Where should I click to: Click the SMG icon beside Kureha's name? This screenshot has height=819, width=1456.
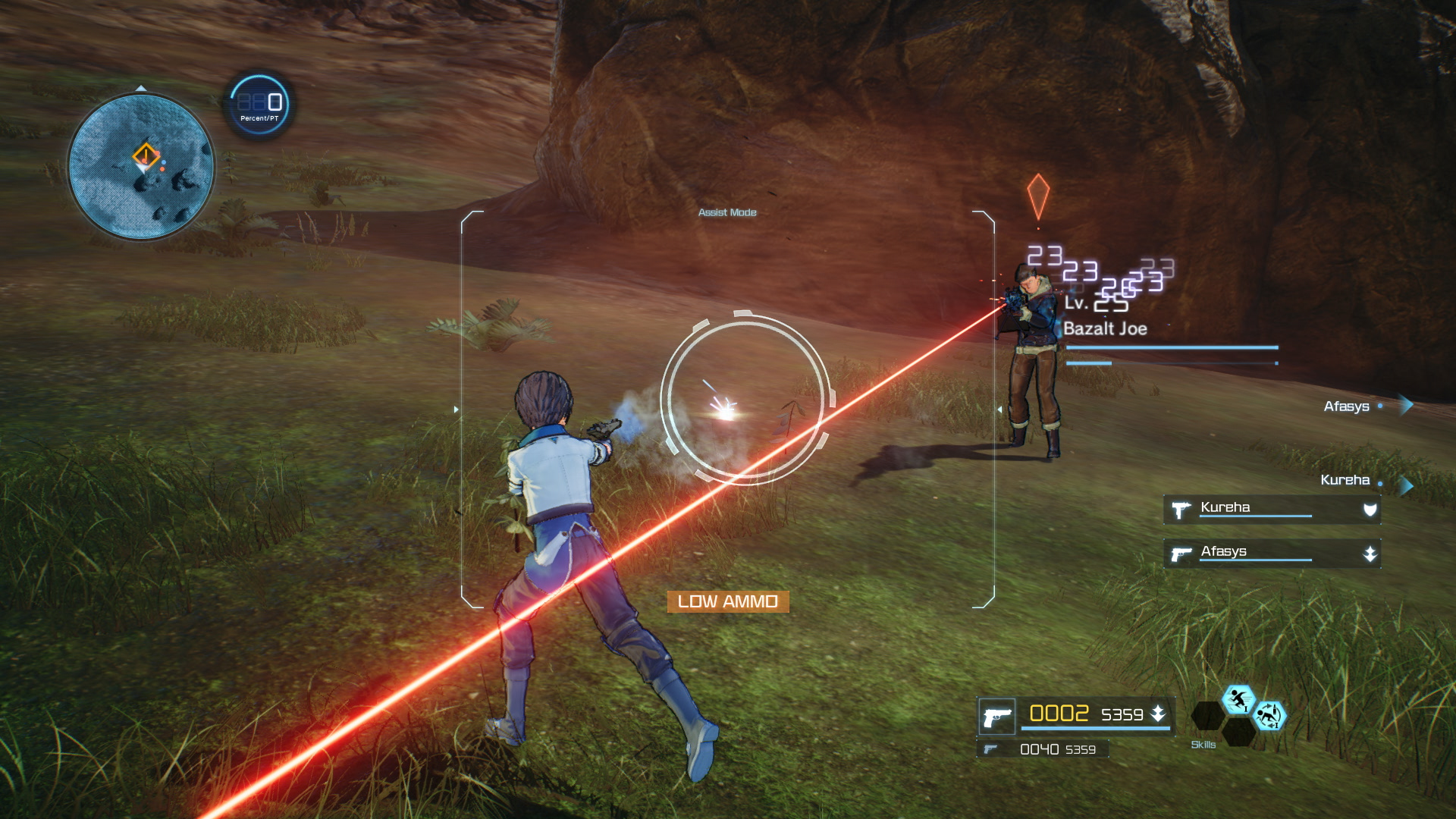point(1183,509)
